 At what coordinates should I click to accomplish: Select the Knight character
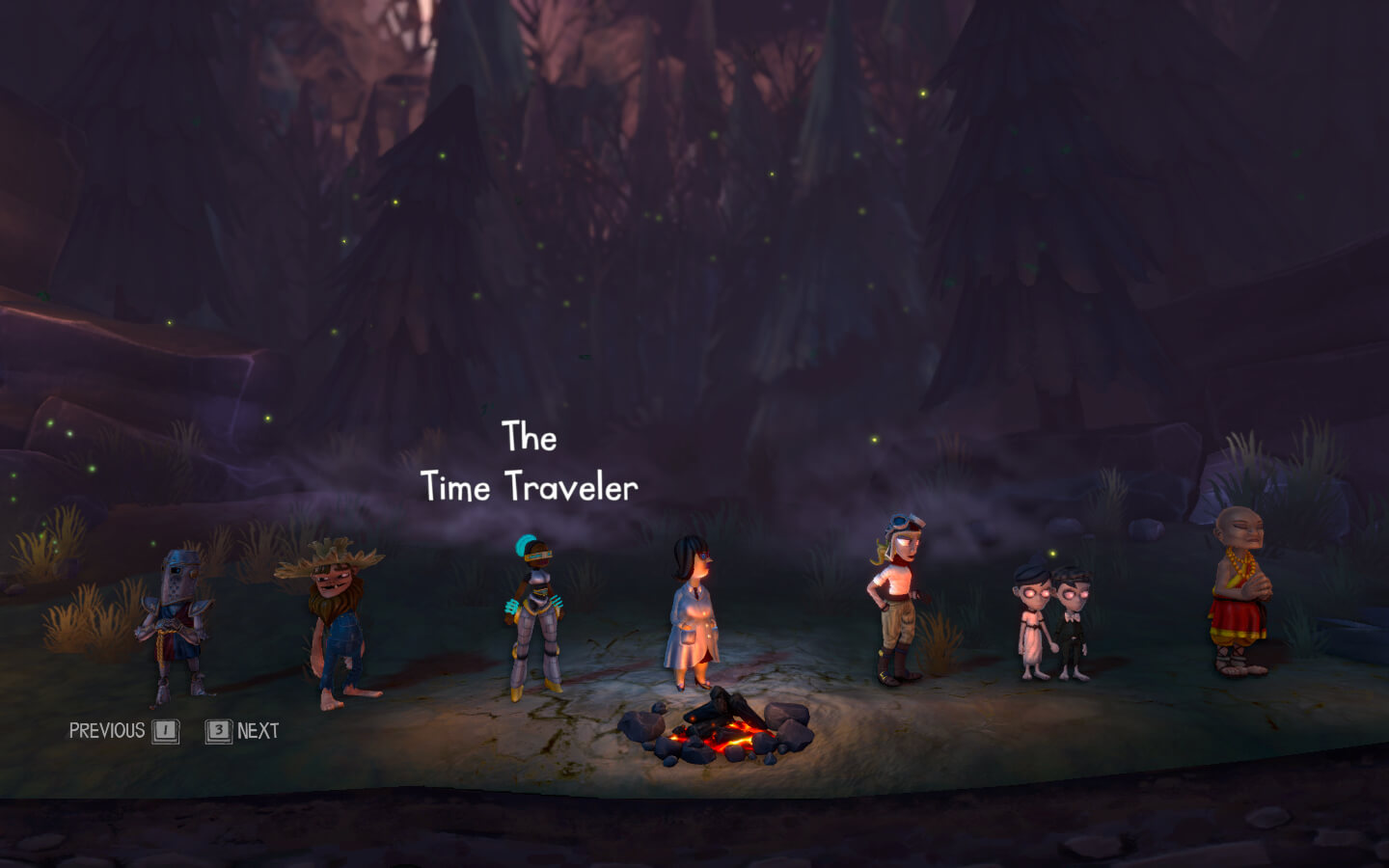coord(176,624)
